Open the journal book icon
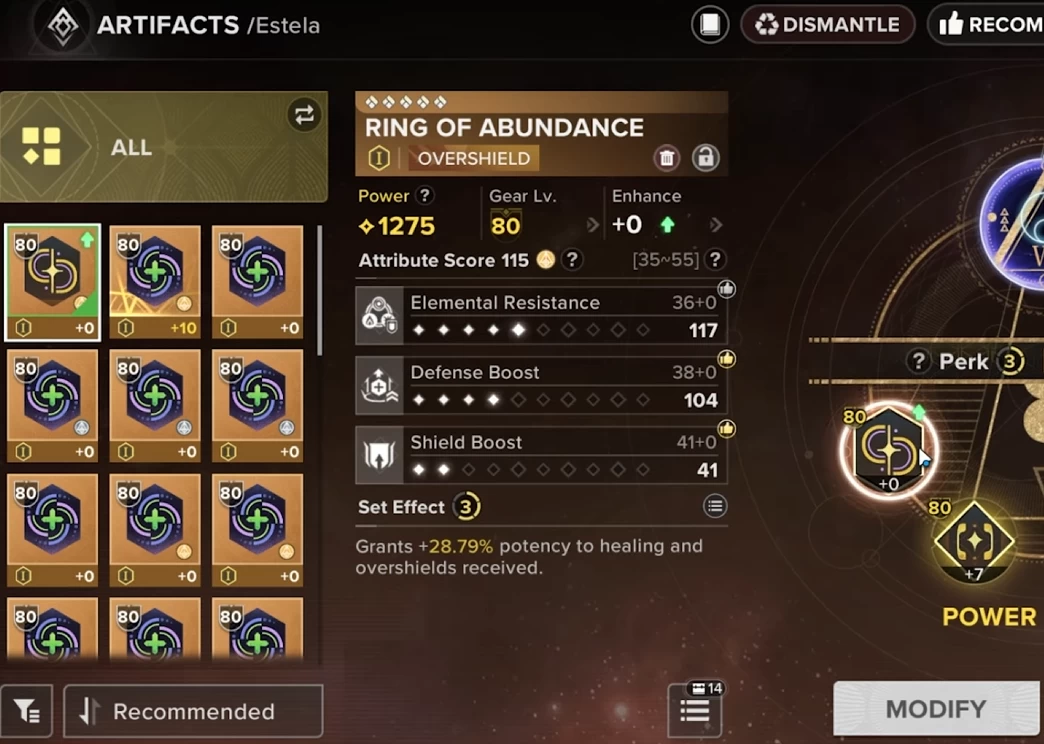This screenshot has height=744, width=1044. [x=709, y=25]
